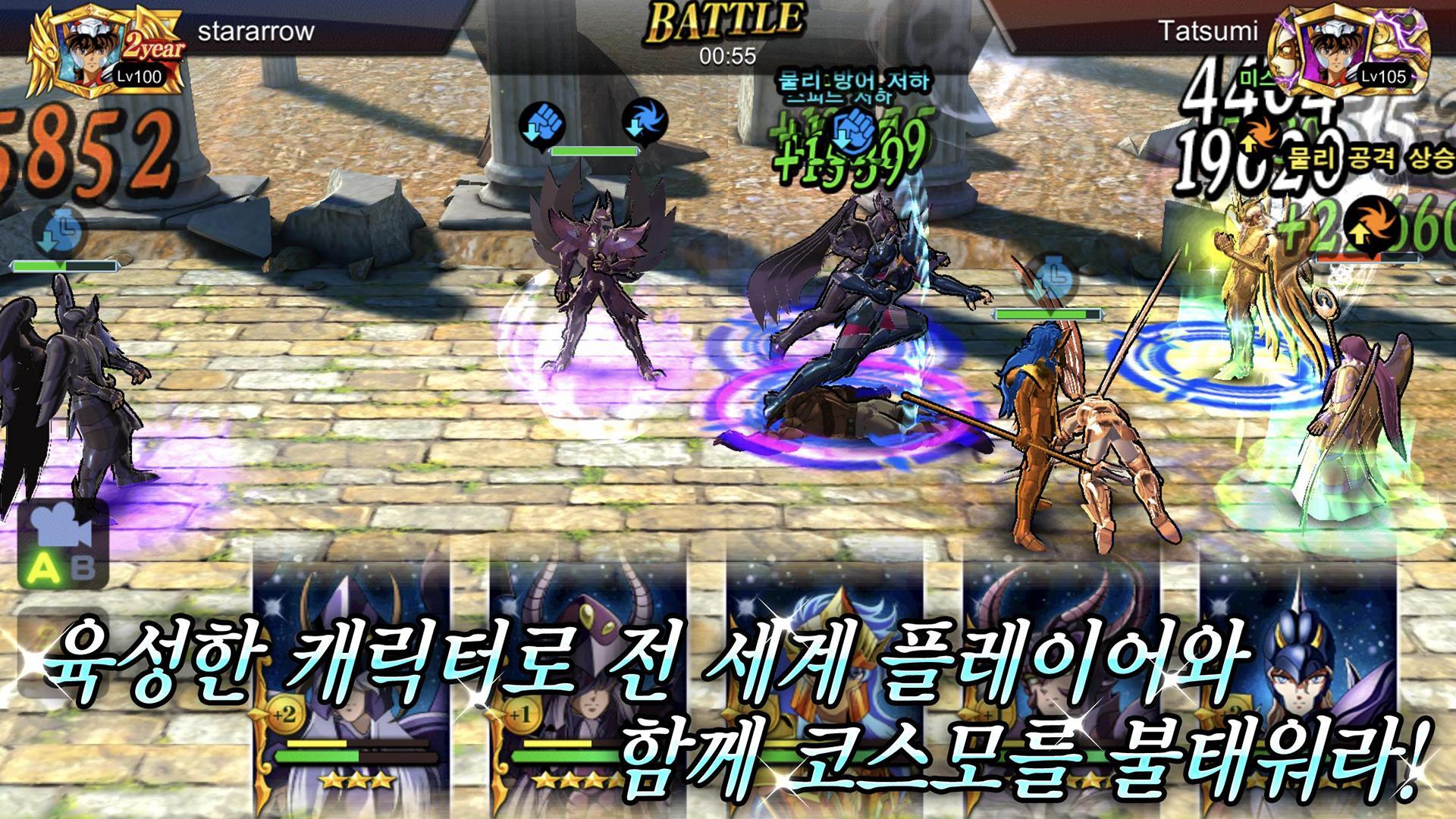Select the BATTLE header at top center
The image size is (1456, 819).
[x=728, y=19]
